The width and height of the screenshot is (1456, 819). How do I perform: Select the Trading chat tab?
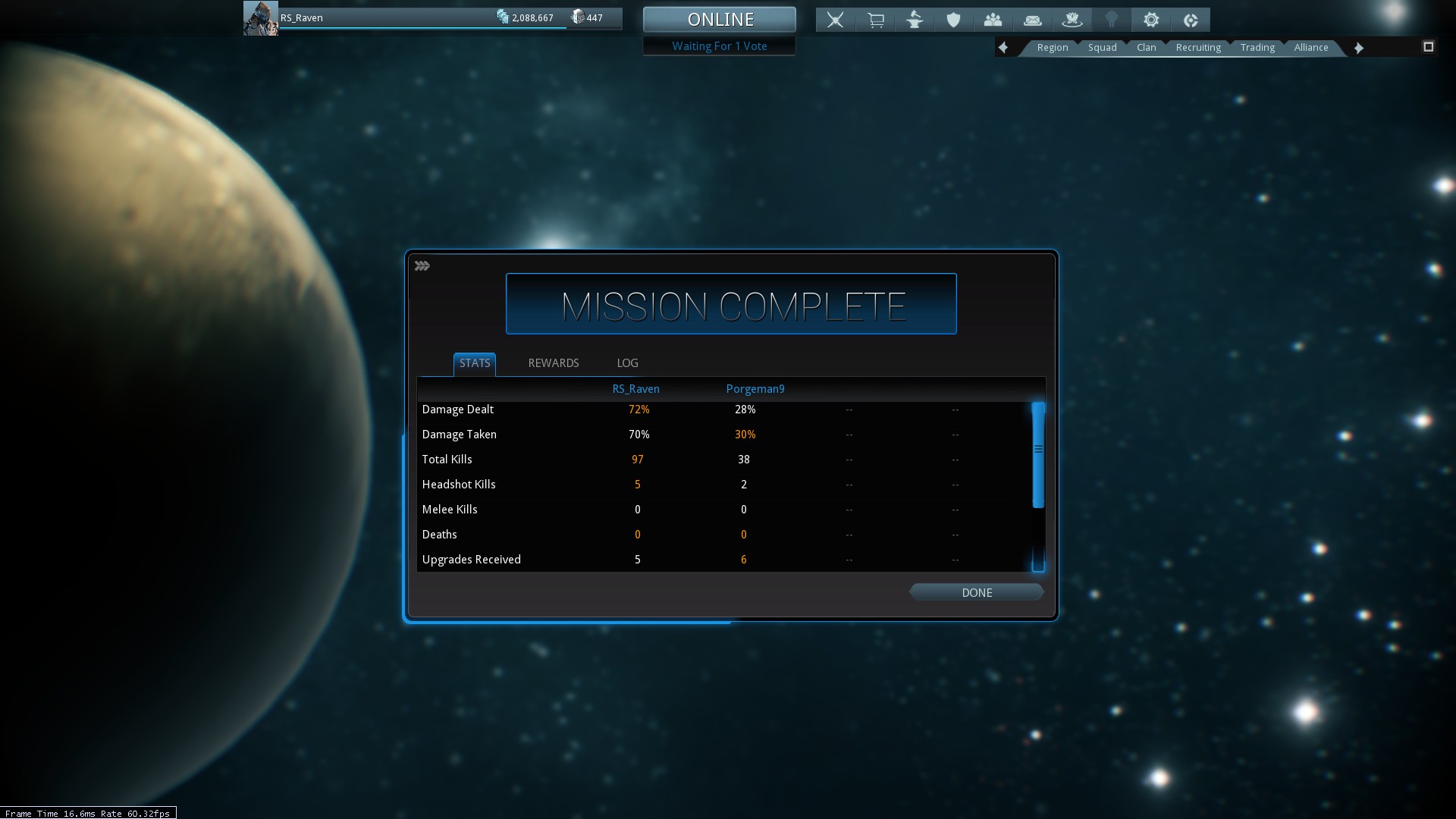click(1257, 47)
